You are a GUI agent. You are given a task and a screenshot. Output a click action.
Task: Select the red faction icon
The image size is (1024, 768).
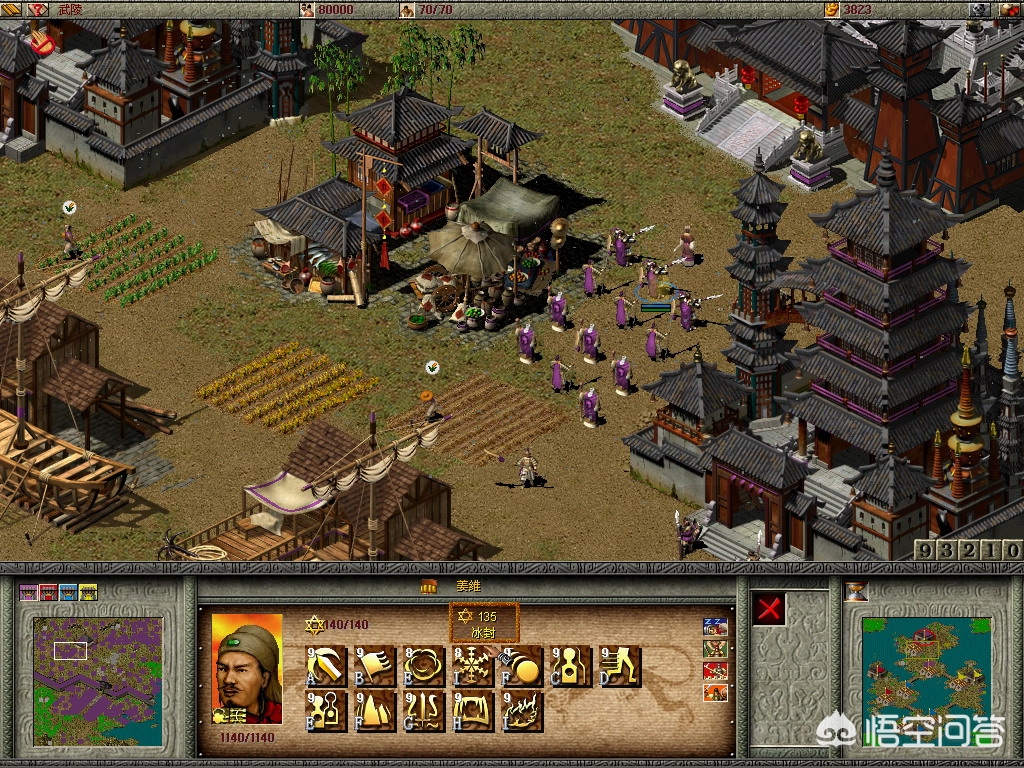pyautogui.click(x=48, y=592)
